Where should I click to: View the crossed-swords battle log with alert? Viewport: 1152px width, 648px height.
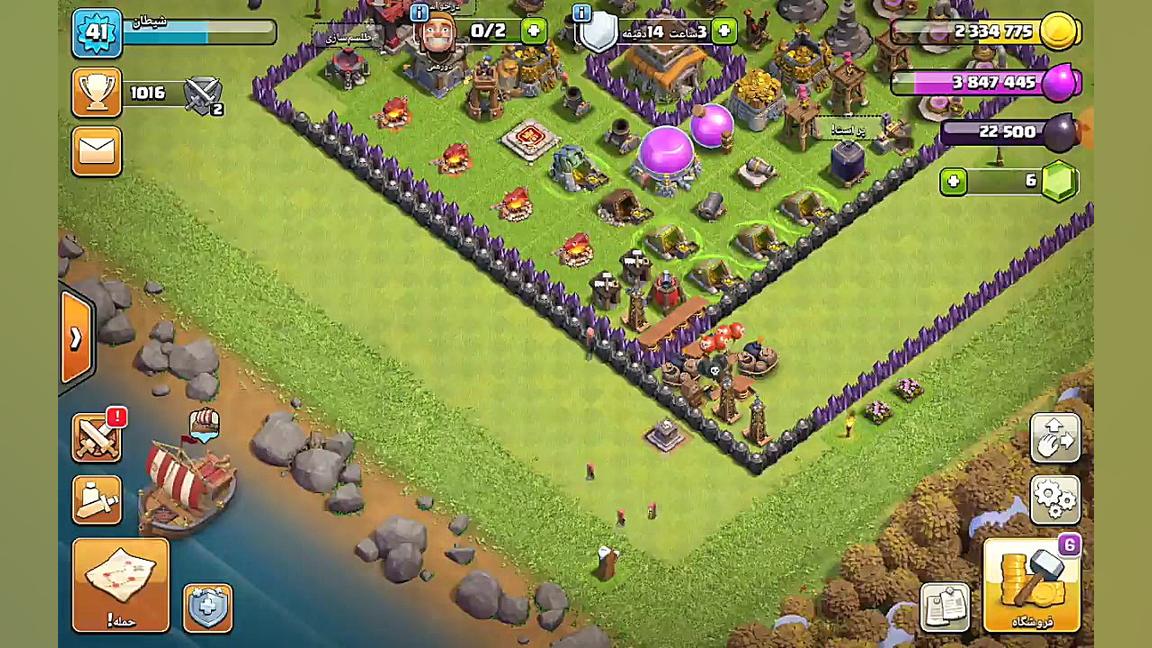click(97, 437)
